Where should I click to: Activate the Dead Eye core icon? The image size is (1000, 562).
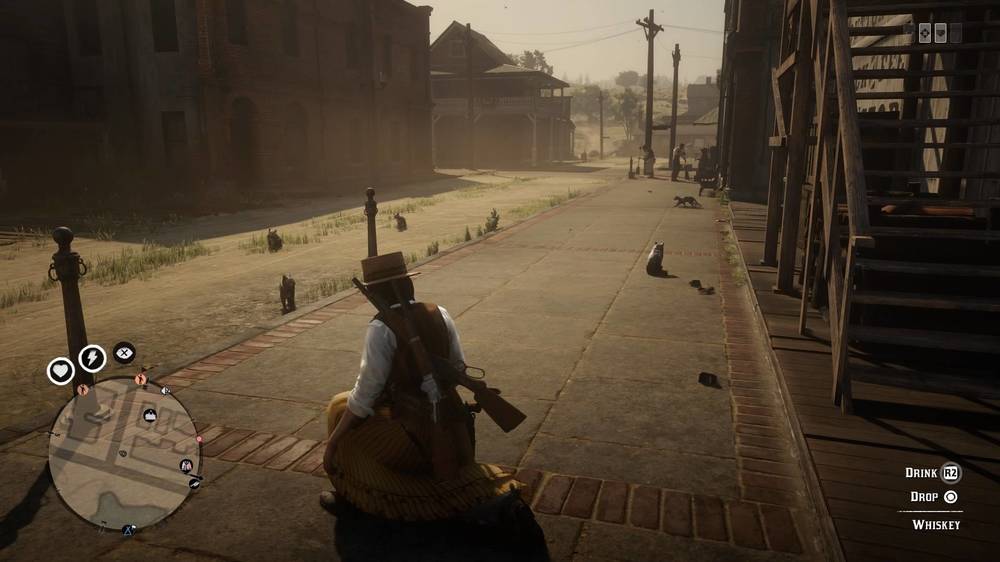click(x=124, y=352)
